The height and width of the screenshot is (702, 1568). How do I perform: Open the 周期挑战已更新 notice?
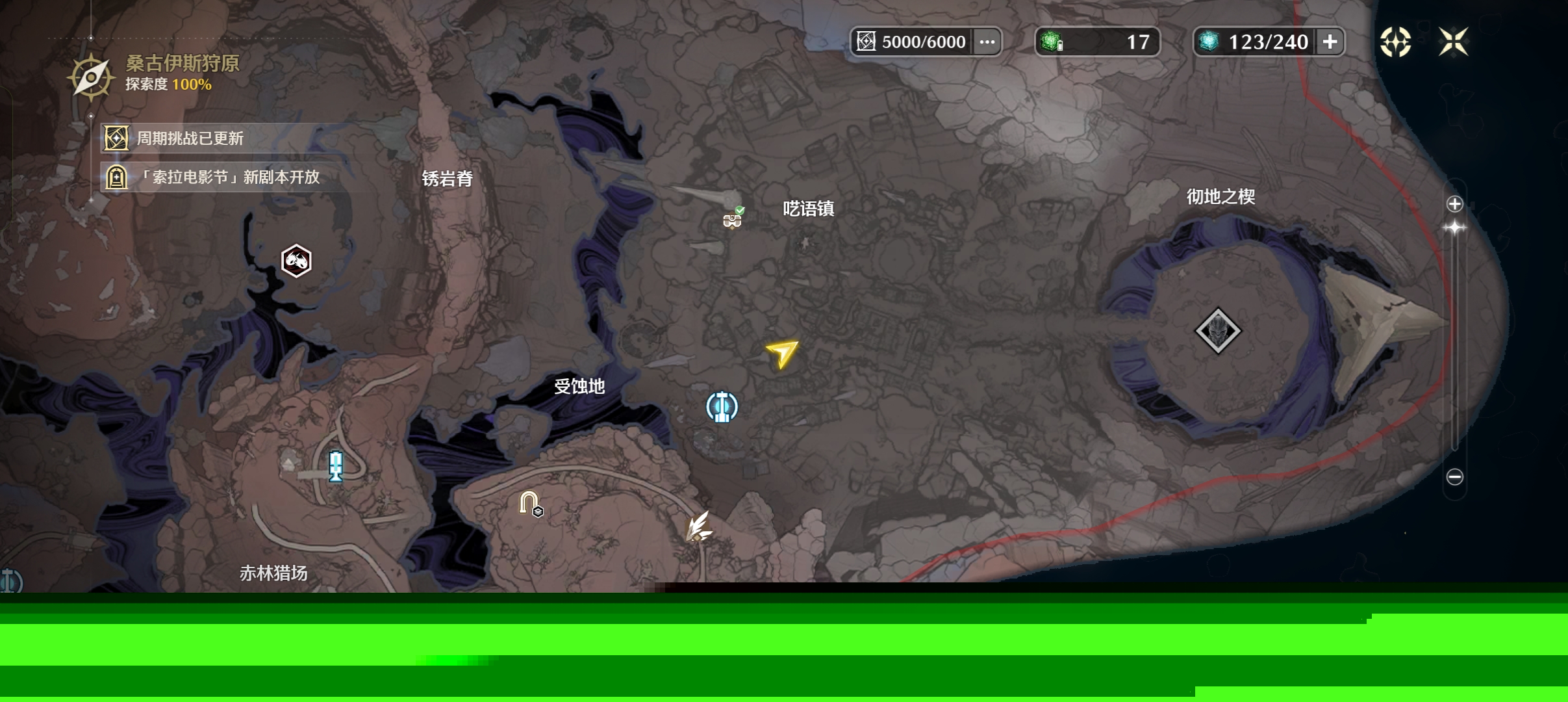point(188,138)
